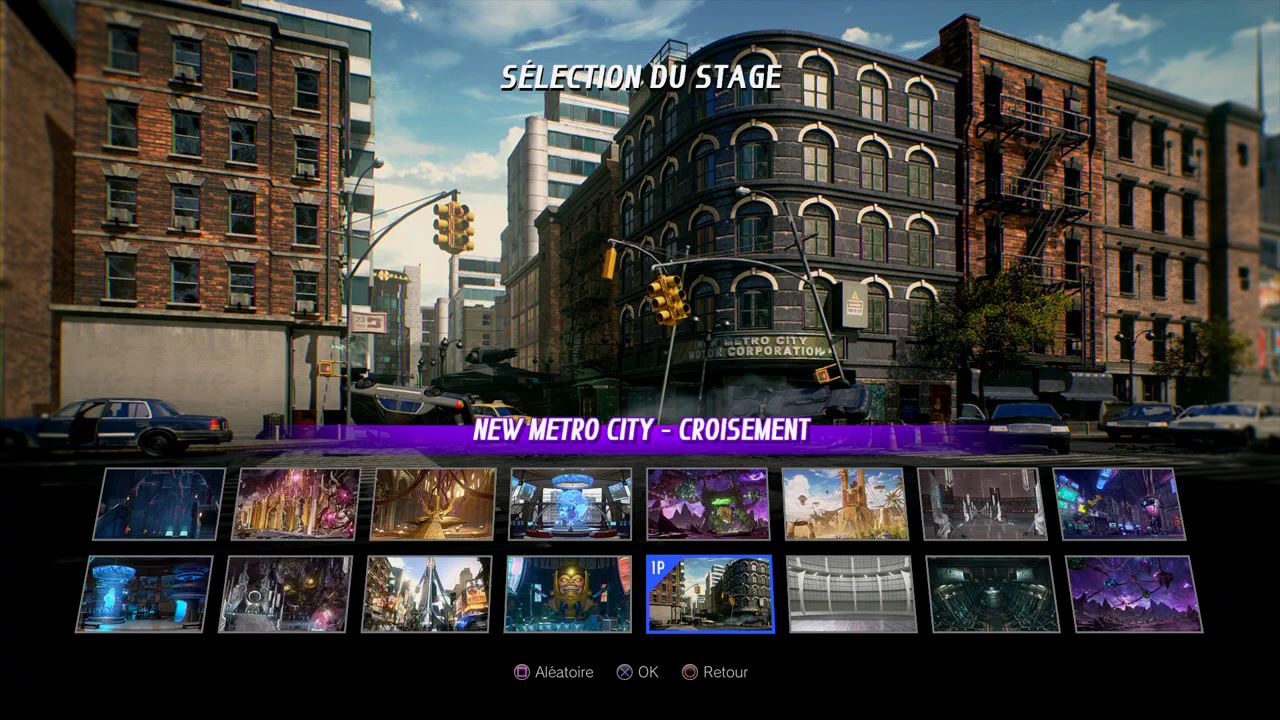This screenshot has width=1280, height=720.
Task: Choose the dark blue tech interior stage
Action: 160,504
